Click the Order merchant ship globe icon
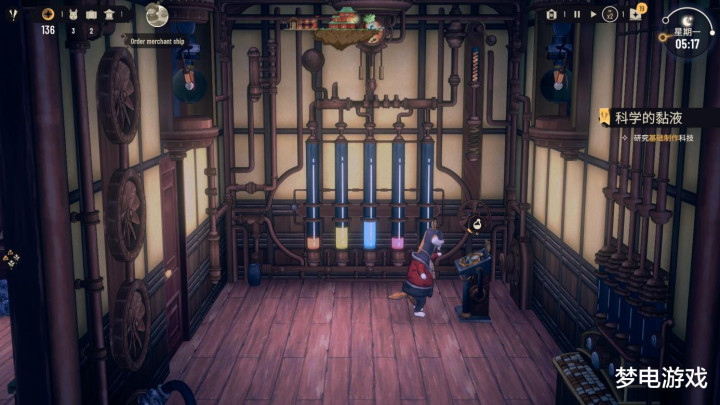Viewport: 720px width, 405px height. (156, 14)
